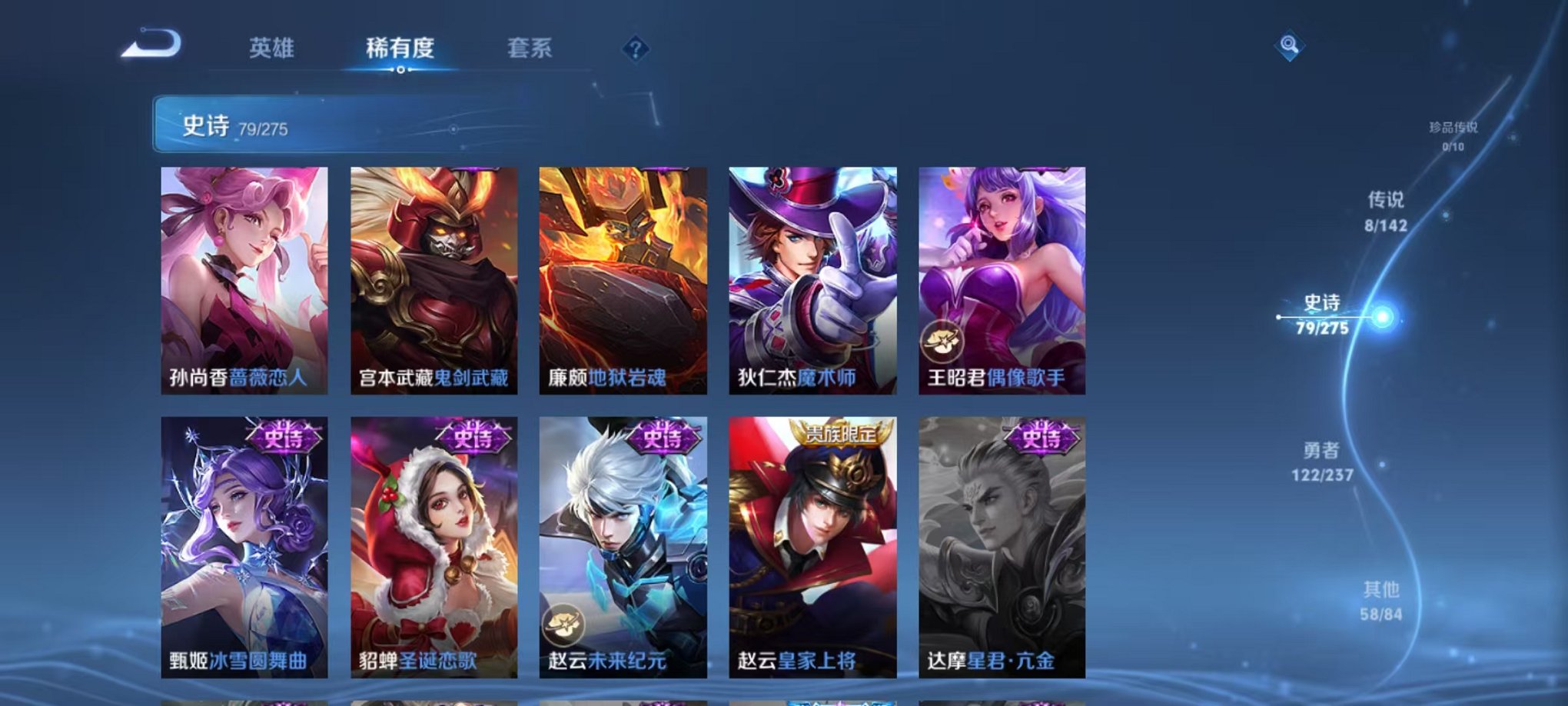Screen dimensions: 1568x706
Task: Switch to the 英雄 tab
Action: (273, 48)
